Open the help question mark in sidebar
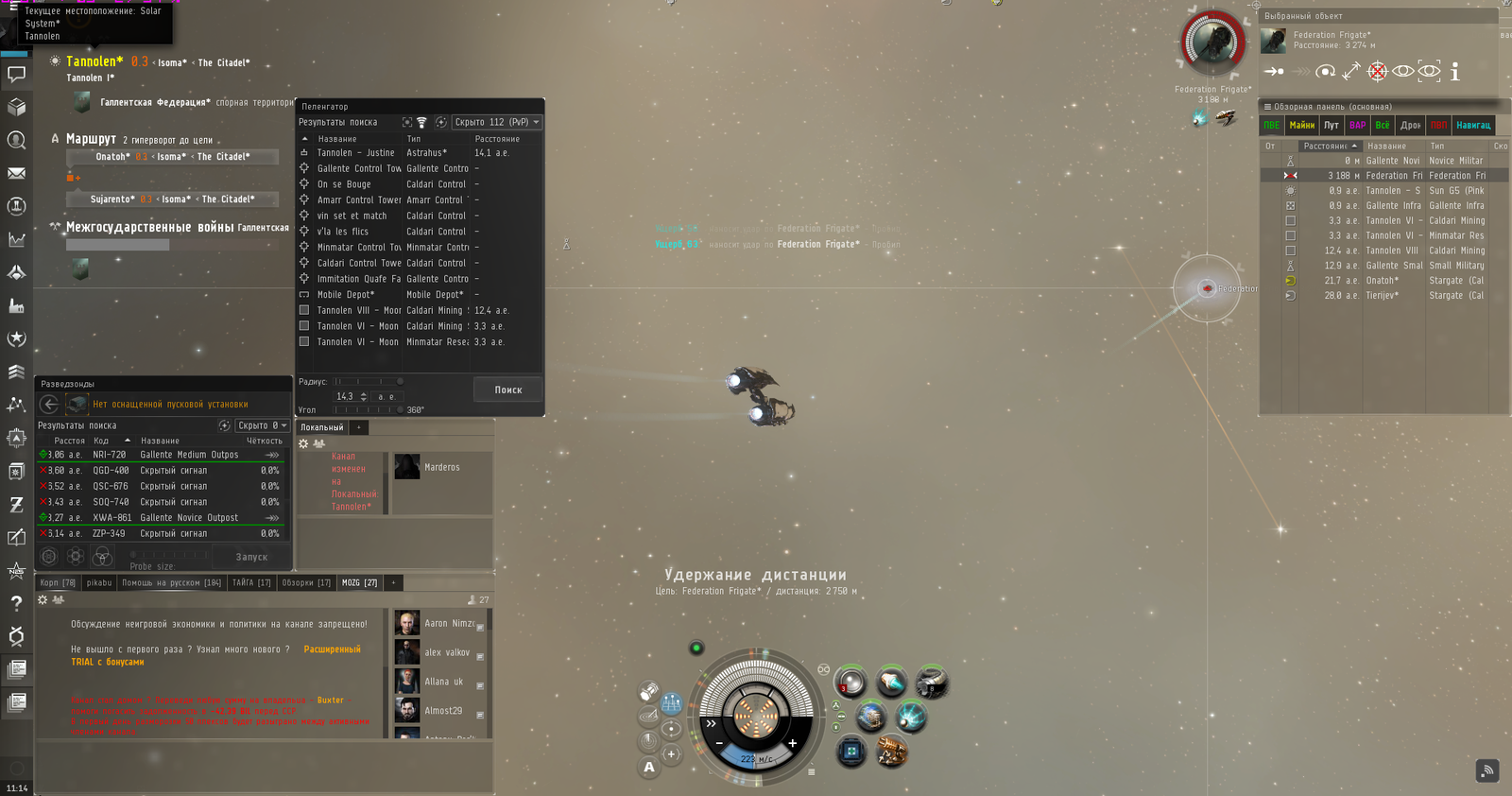This screenshot has height=796, width=1512. (x=16, y=602)
